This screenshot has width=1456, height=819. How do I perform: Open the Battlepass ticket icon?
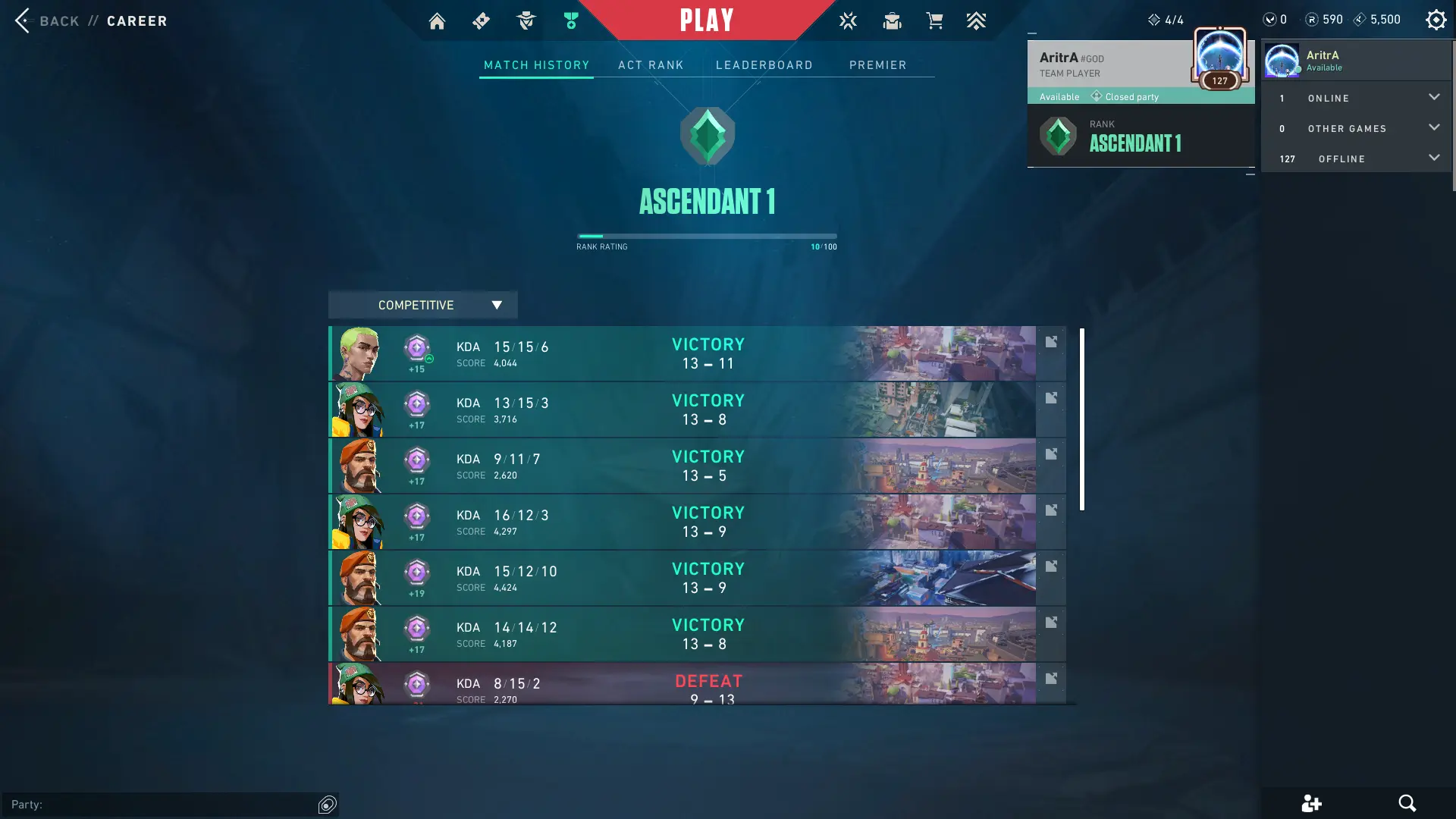pyautogui.click(x=481, y=21)
